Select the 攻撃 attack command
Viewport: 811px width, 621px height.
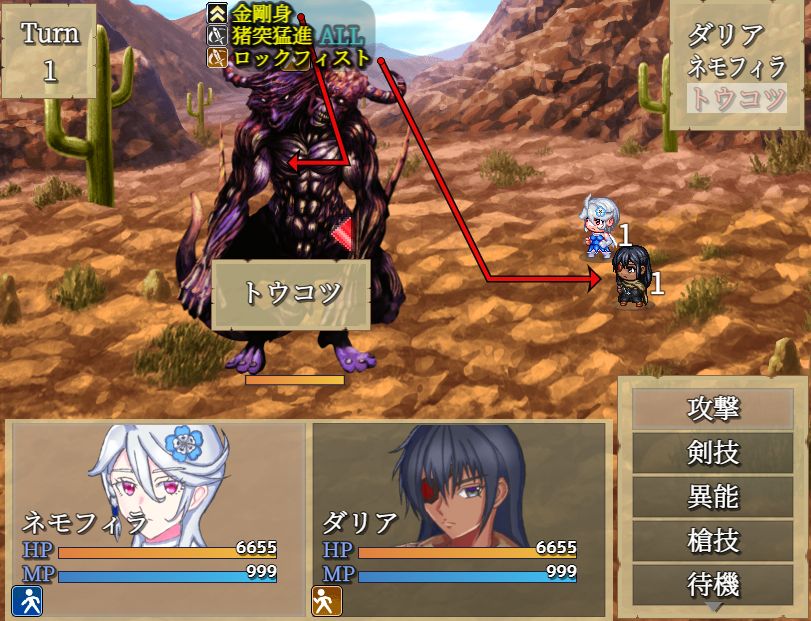pyautogui.click(x=713, y=408)
